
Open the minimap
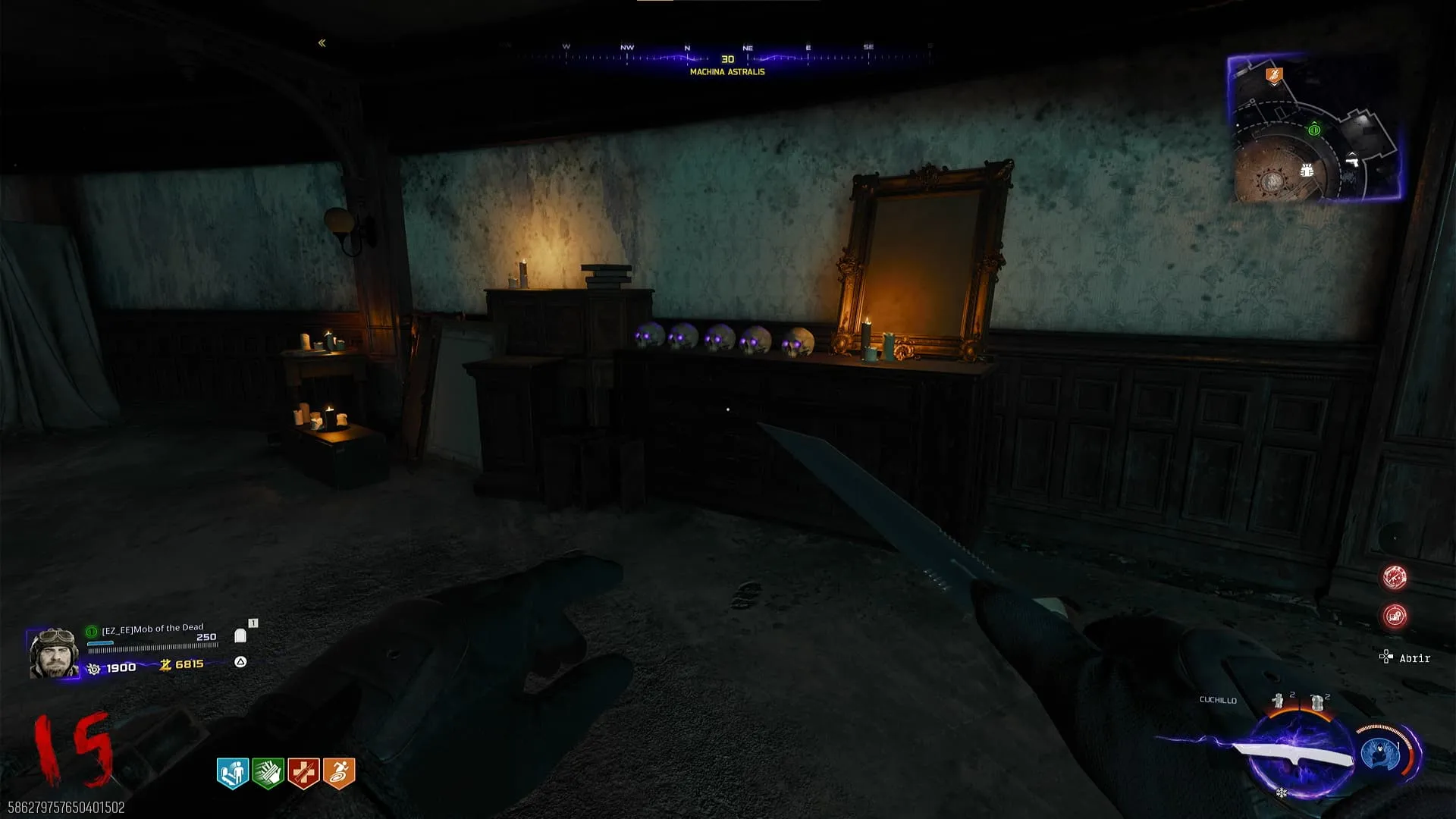pos(1313,127)
